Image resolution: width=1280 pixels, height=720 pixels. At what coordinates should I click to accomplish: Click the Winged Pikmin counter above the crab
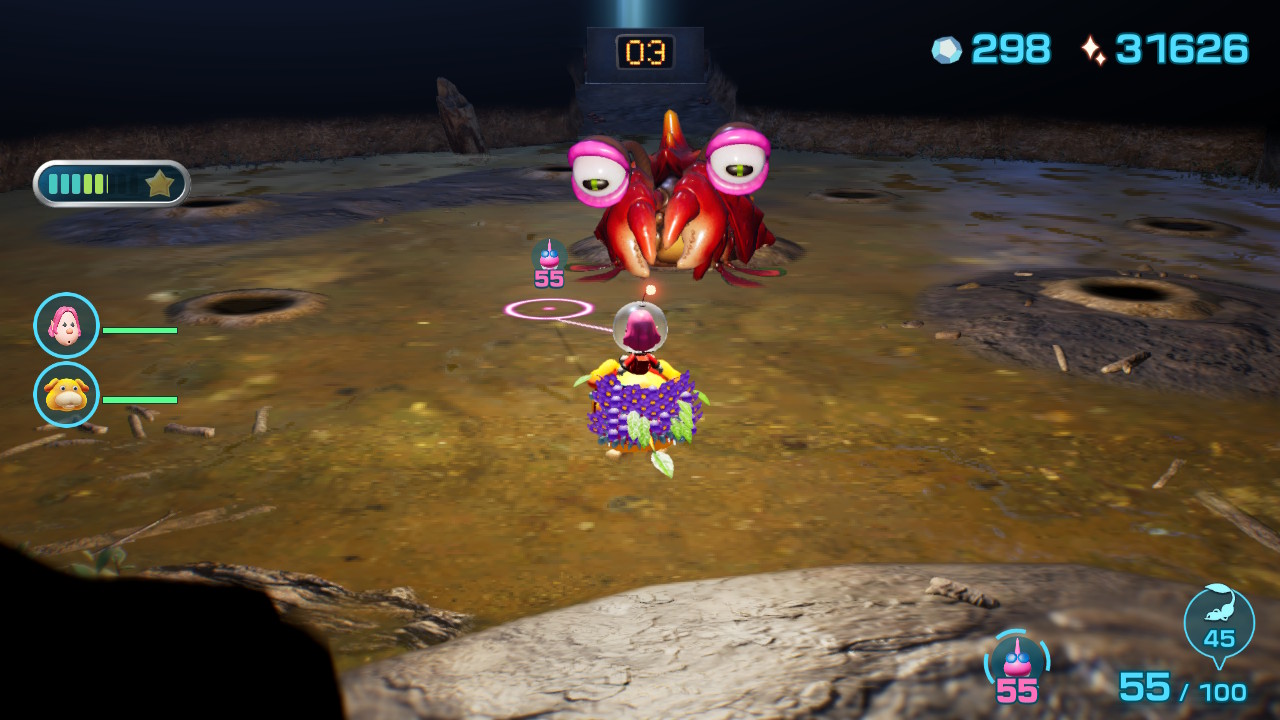tap(548, 261)
